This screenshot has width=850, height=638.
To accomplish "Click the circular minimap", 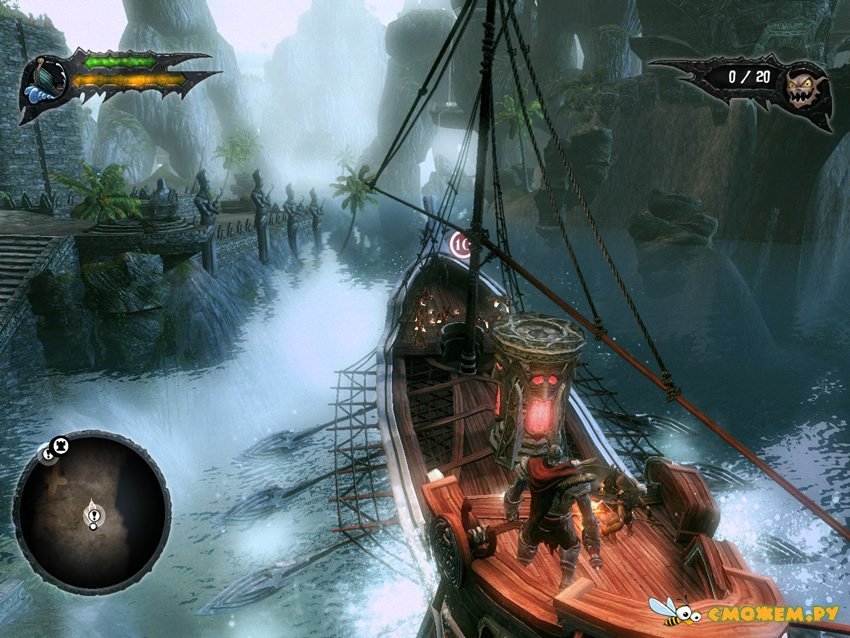I will coord(92,511).
